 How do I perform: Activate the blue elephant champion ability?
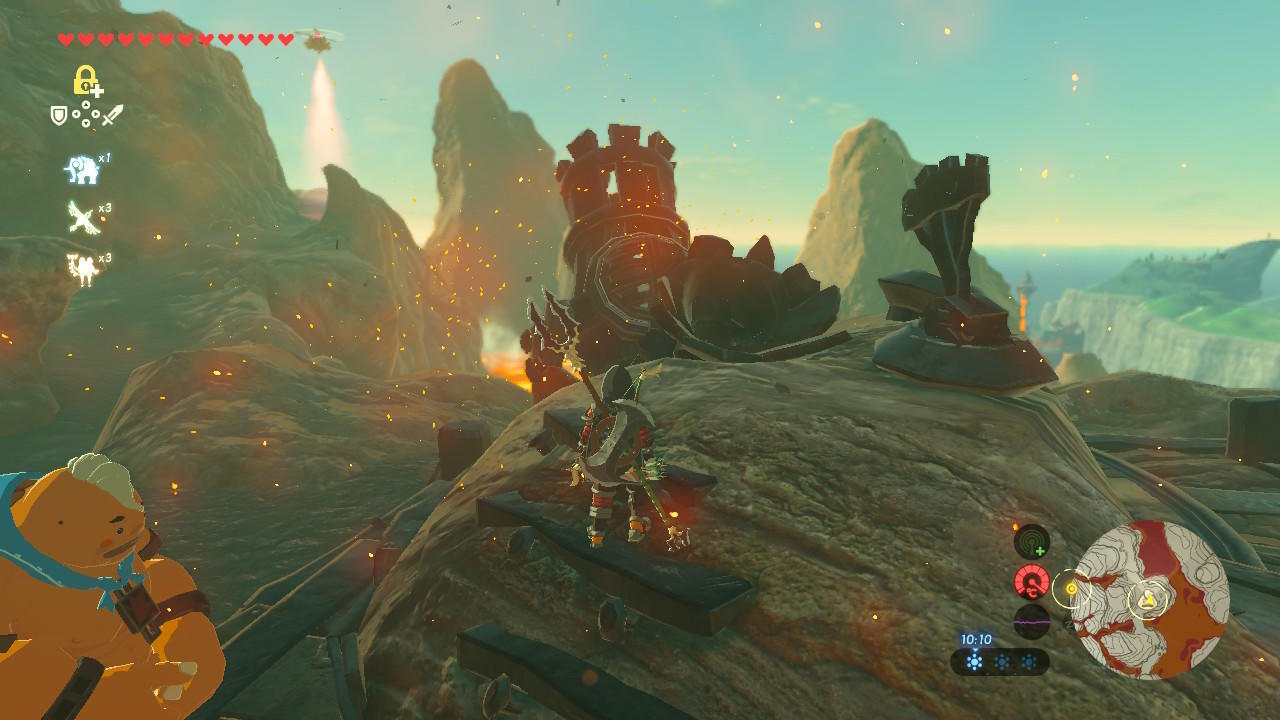[82, 170]
